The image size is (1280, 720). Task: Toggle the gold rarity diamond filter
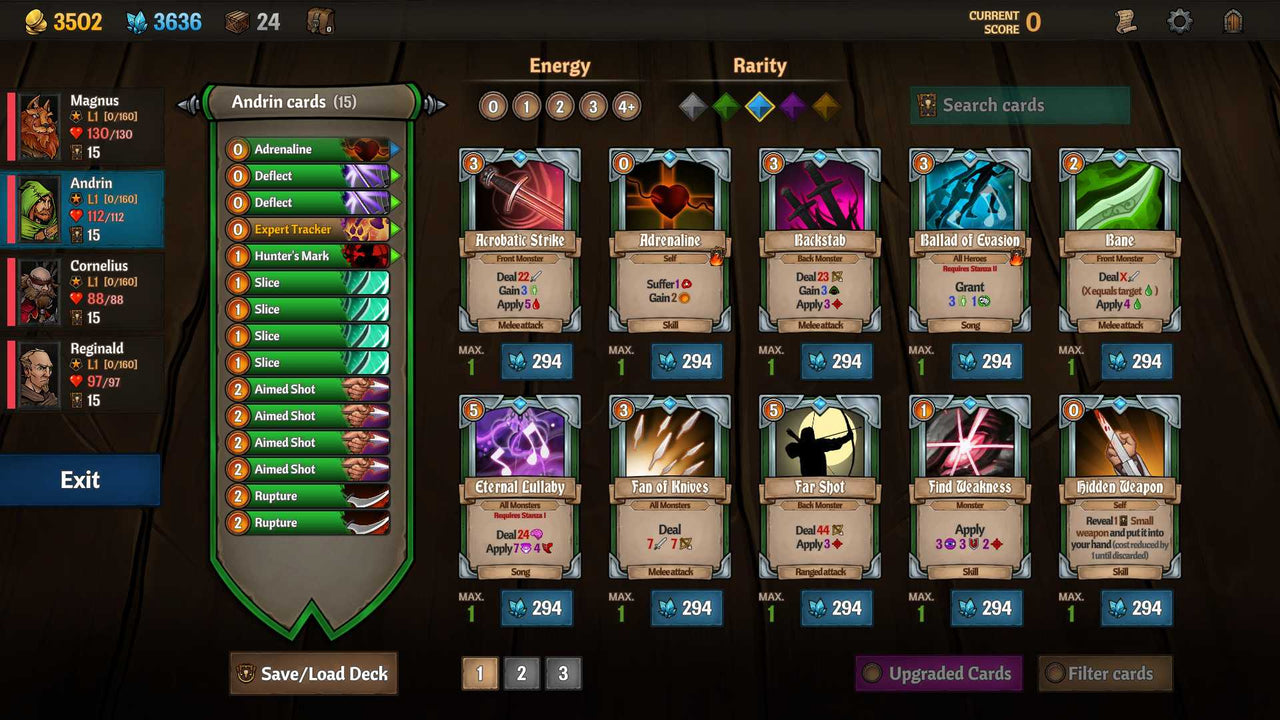(826, 104)
